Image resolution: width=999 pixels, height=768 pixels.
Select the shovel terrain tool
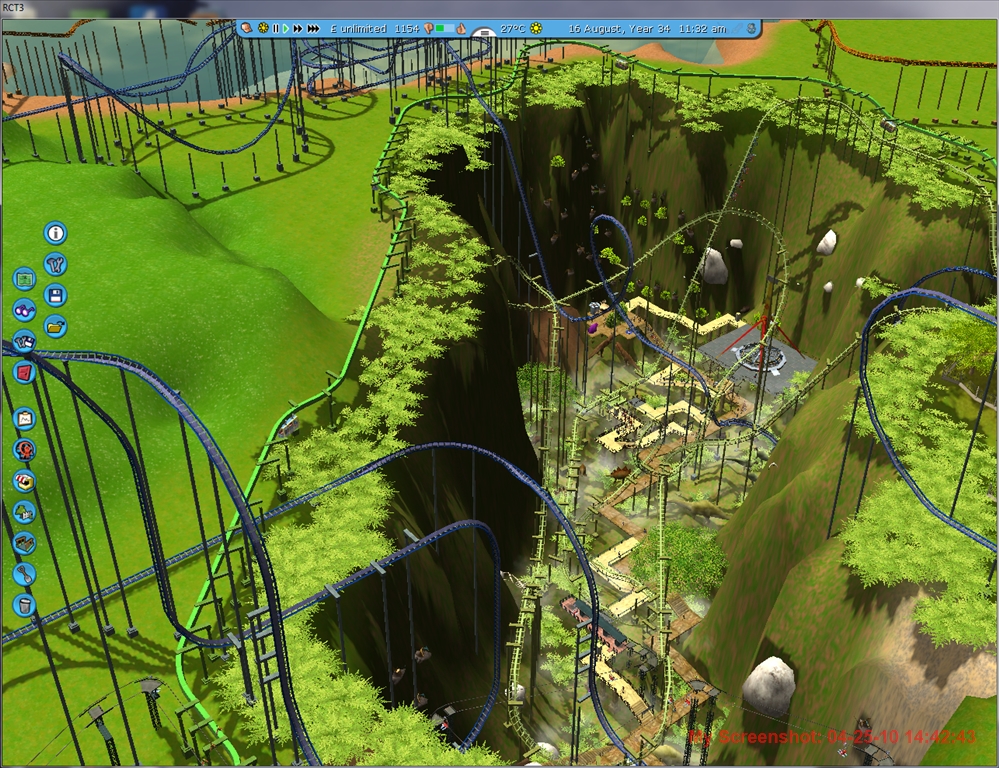(24, 574)
